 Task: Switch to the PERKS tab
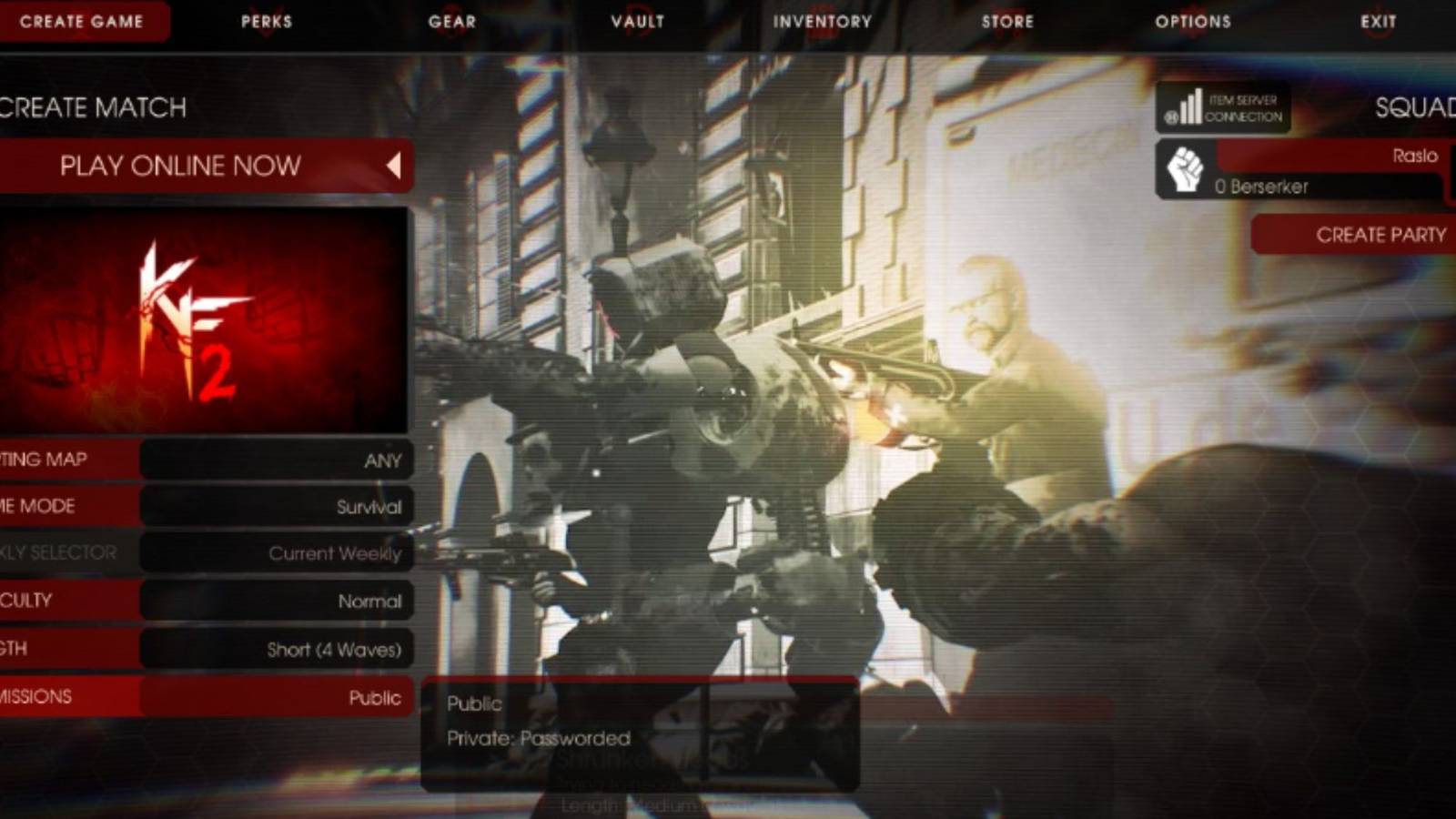click(x=266, y=22)
